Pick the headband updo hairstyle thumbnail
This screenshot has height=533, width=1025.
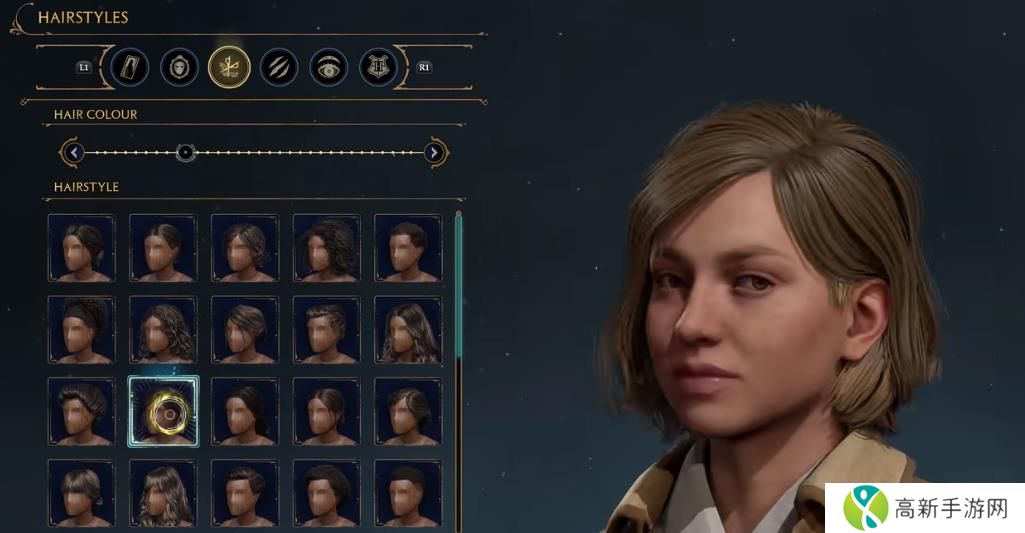[81, 329]
